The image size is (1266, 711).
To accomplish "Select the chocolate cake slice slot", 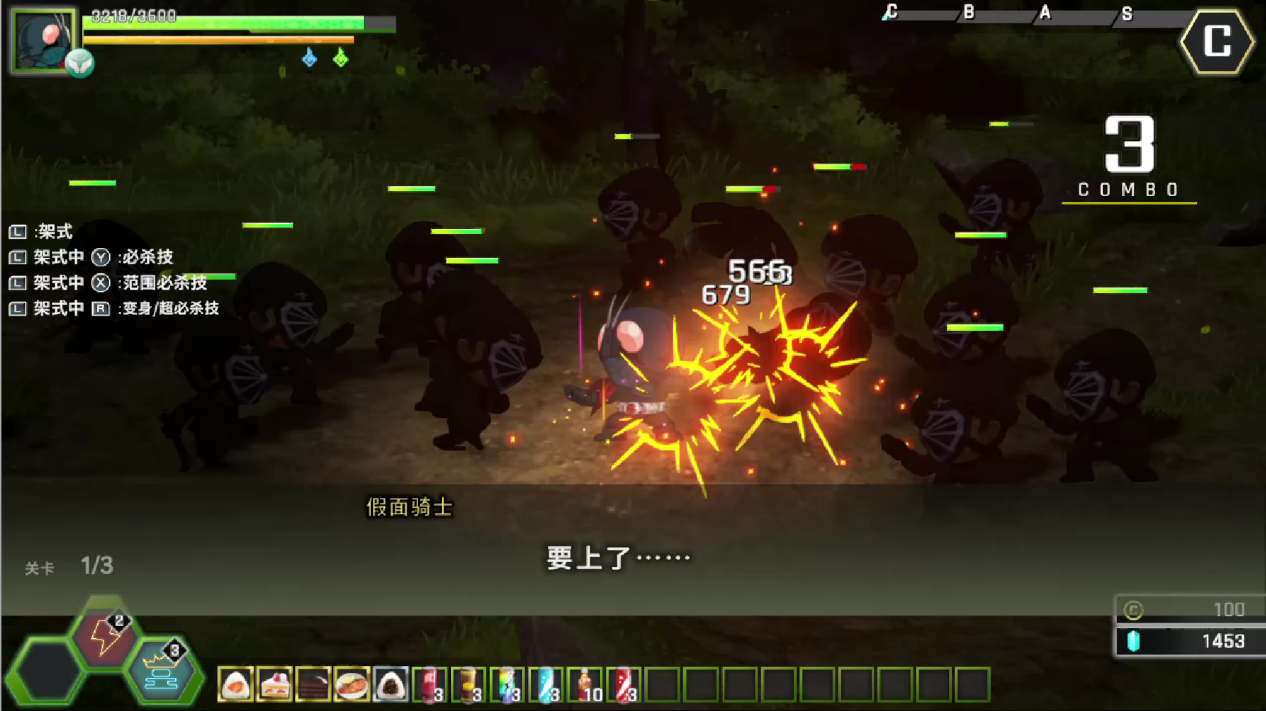I will (x=313, y=685).
